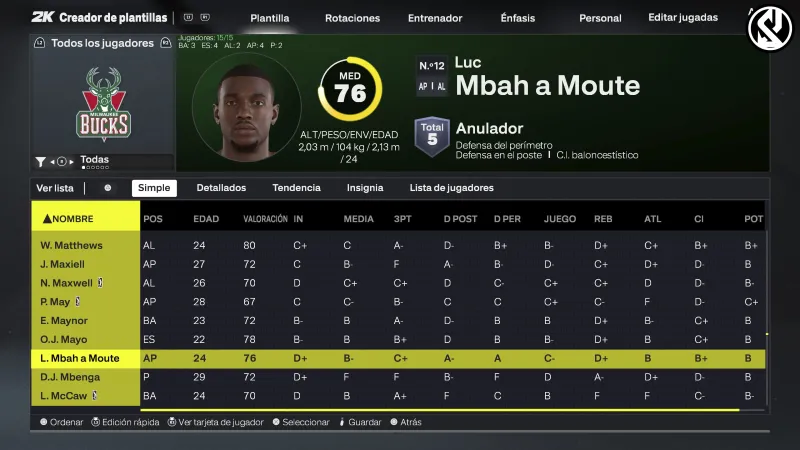Viewport: 800px width, 450px height.
Task: Show the Tendencia tab
Action: point(296,188)
